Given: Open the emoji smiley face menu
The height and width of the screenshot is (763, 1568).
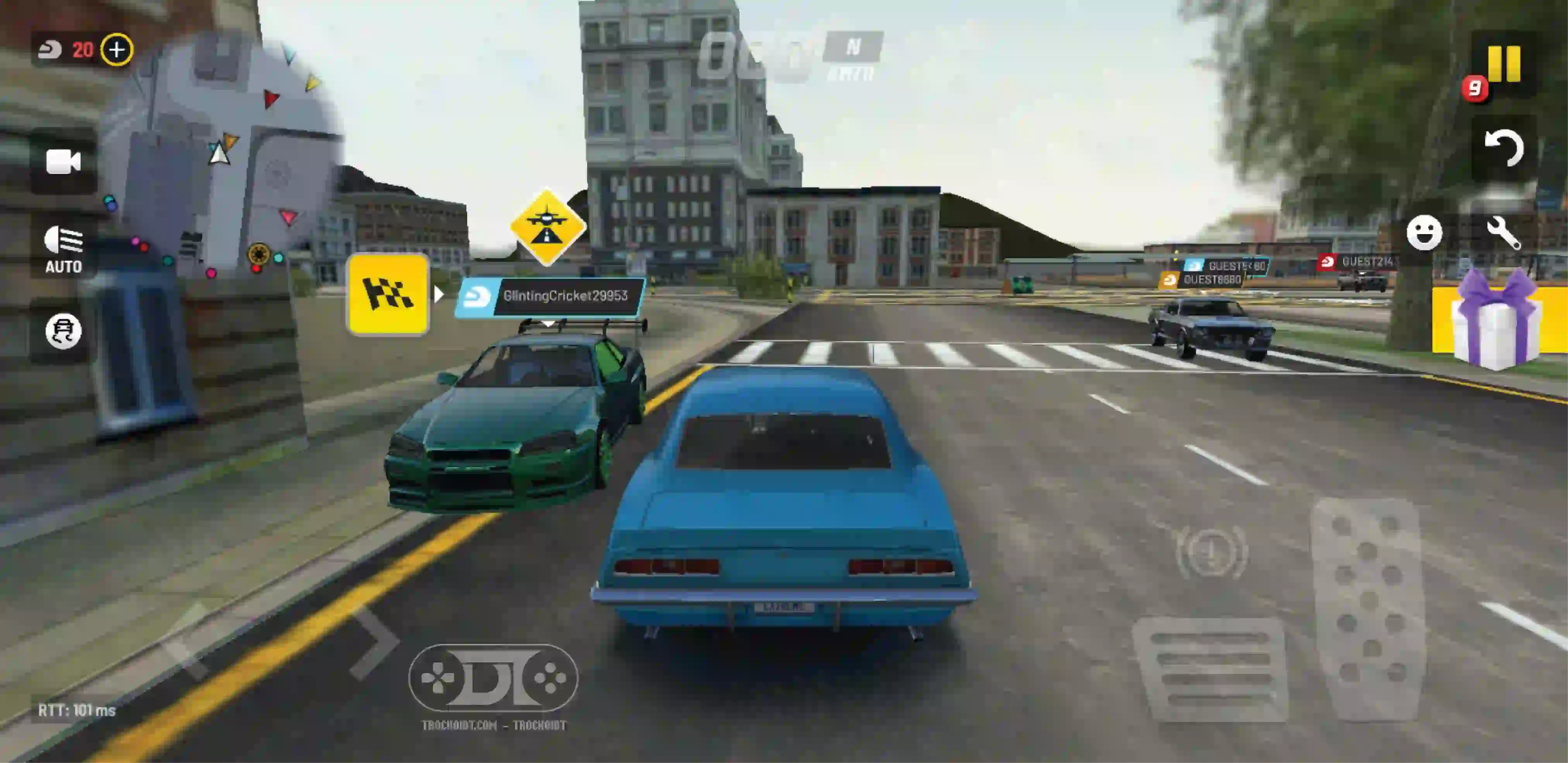Looking at the screenshot, I should pyautogui.click(x=1424, y=232).
